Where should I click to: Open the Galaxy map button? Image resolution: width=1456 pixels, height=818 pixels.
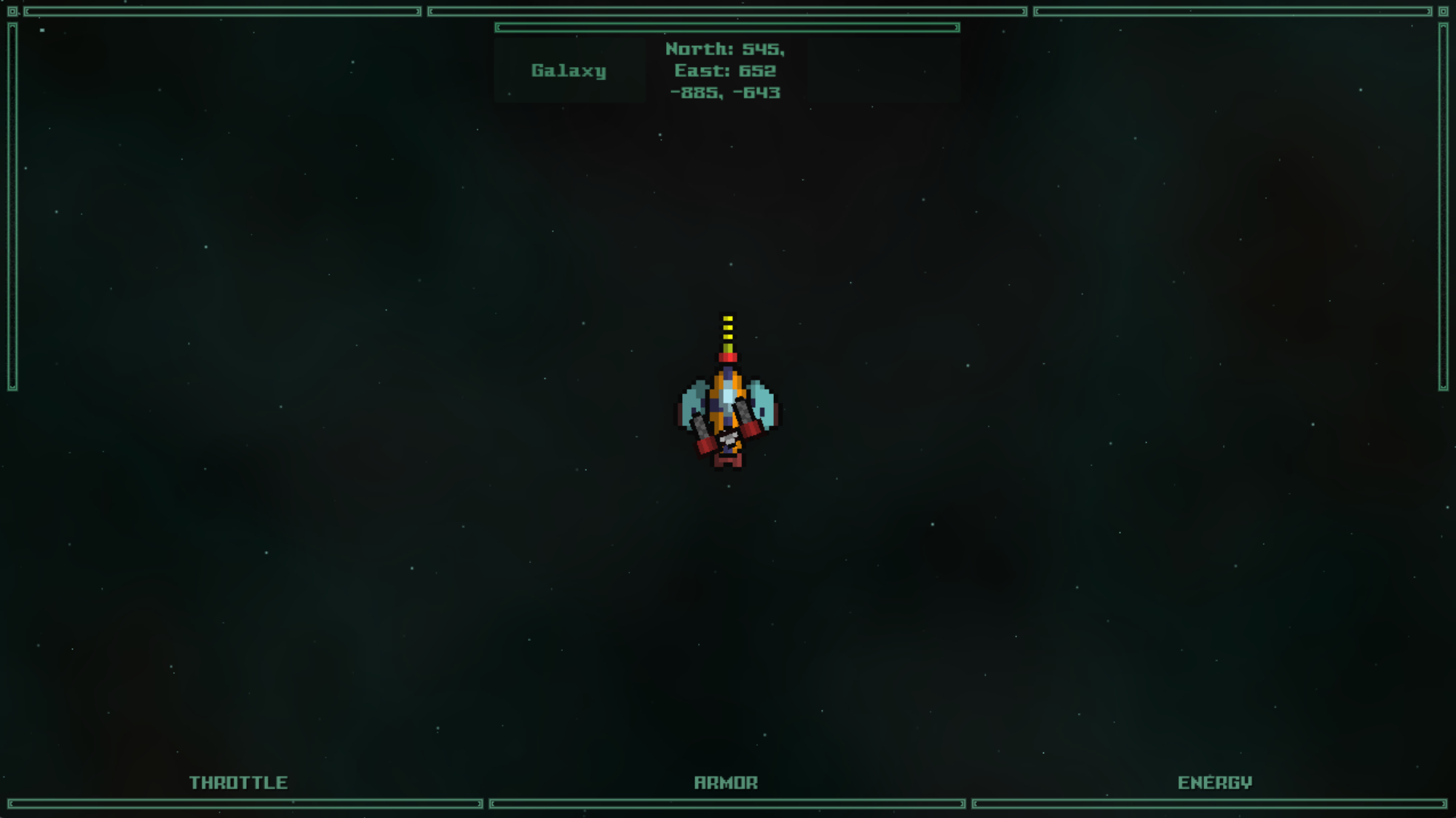coord(569,71)
